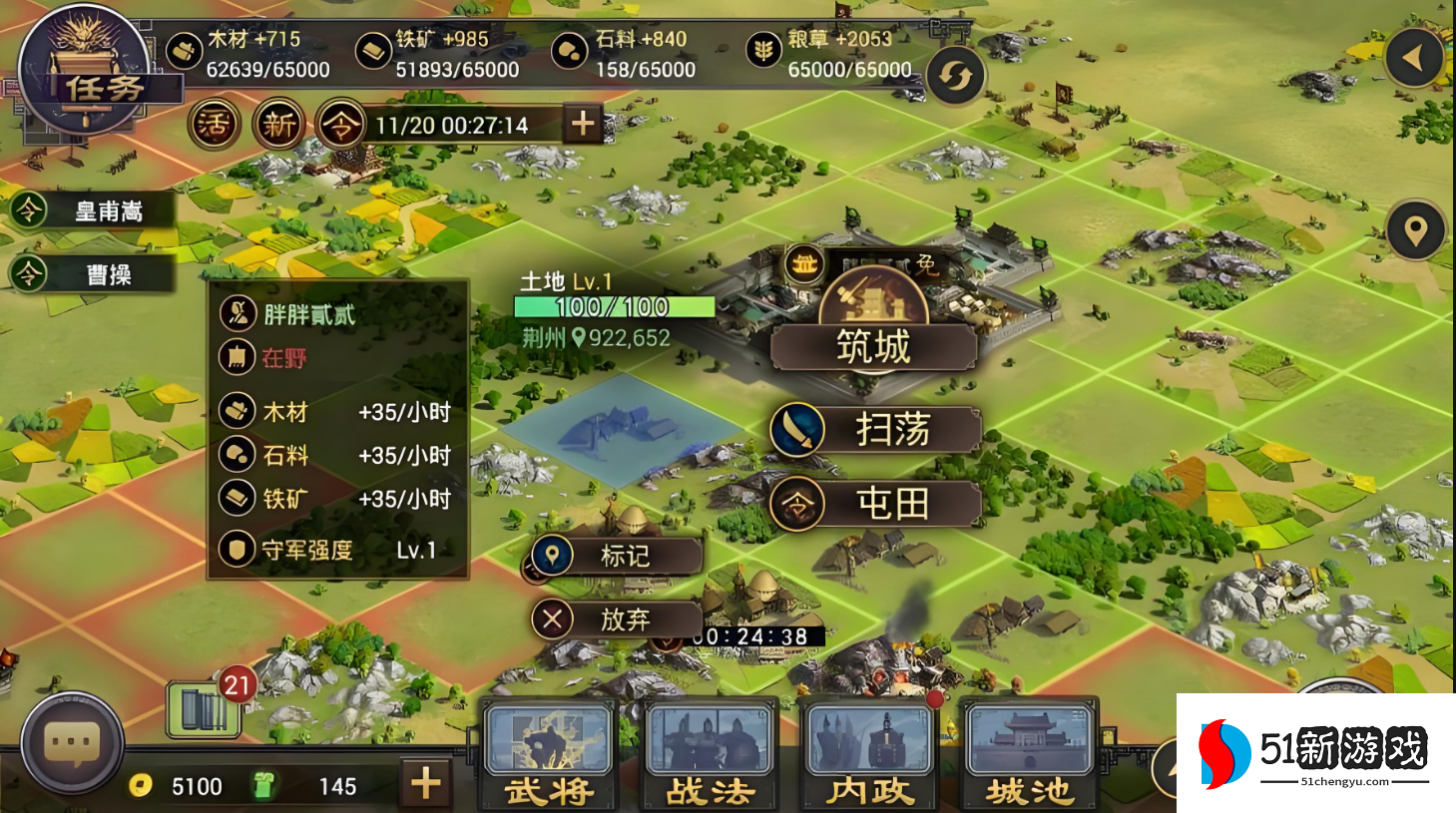Abandon the land with 放弃
This screenshot has height=813, width=1456.
(x=616, y=619)
